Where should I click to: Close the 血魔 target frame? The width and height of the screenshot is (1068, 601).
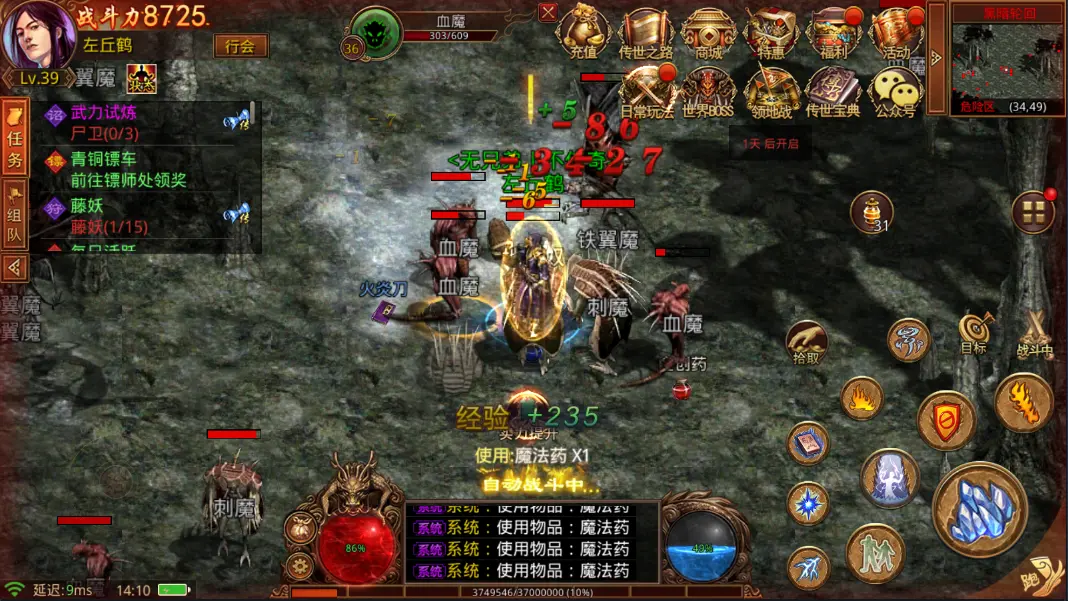548,12
